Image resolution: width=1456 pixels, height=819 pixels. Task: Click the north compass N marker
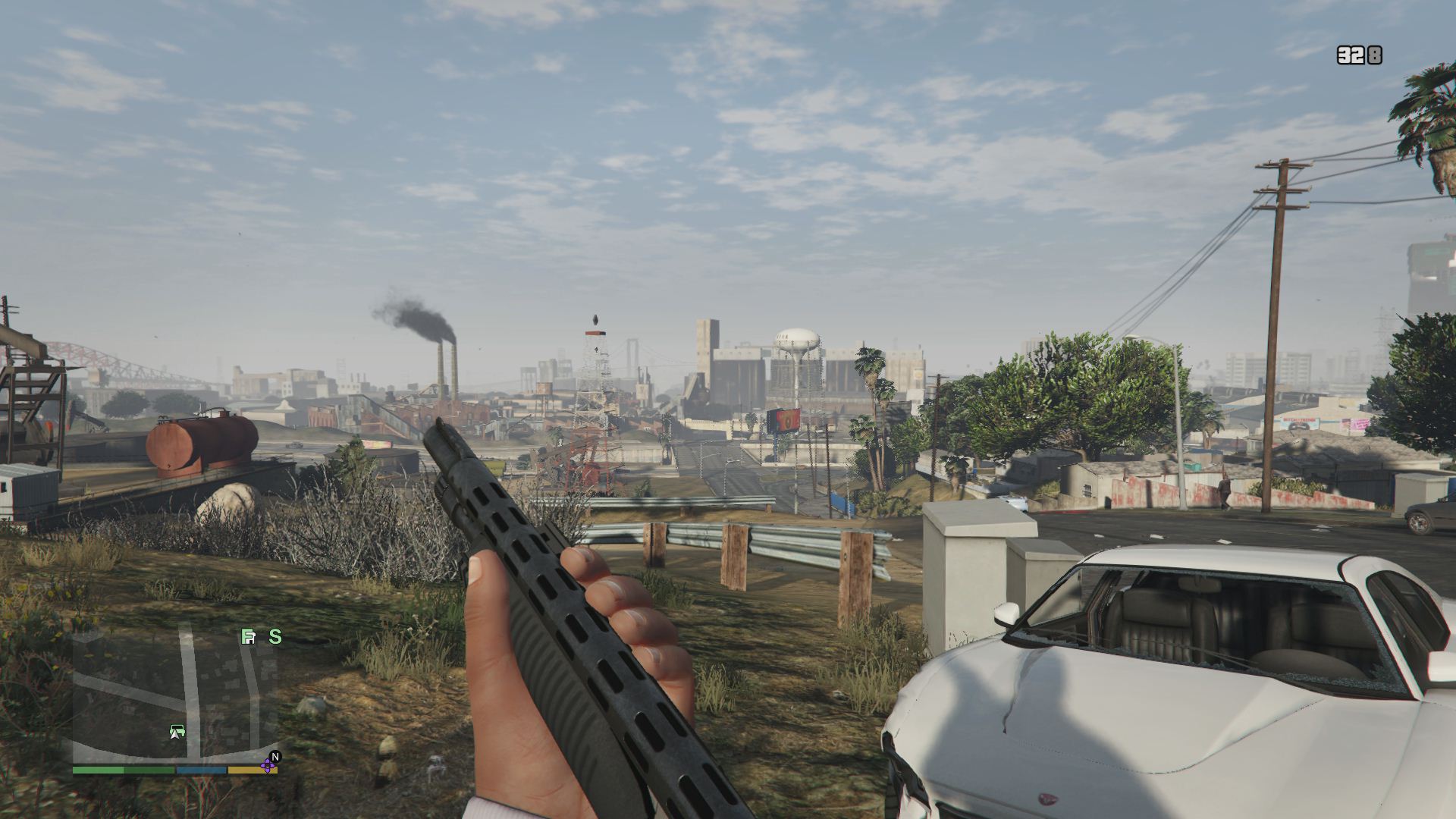coord(276,756)
